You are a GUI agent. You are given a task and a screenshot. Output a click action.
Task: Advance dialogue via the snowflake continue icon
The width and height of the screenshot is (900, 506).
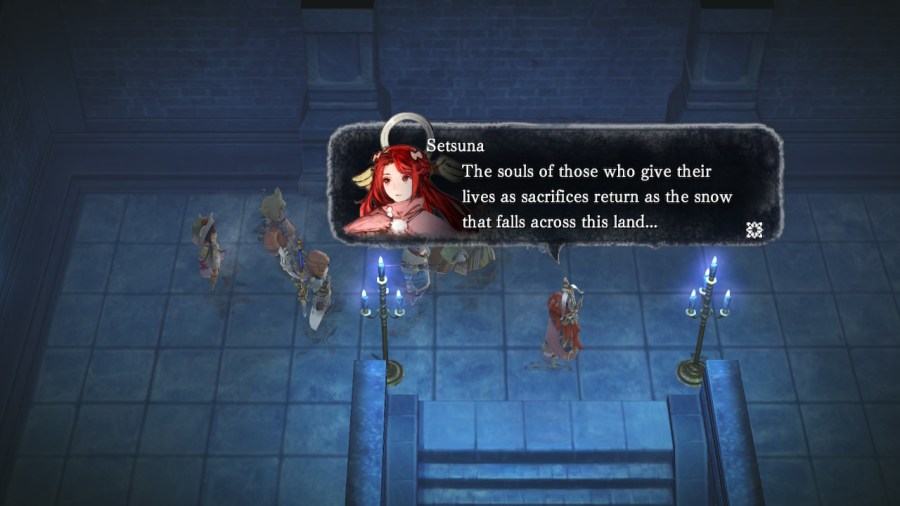pyautogui.click(x=755, y=230)
